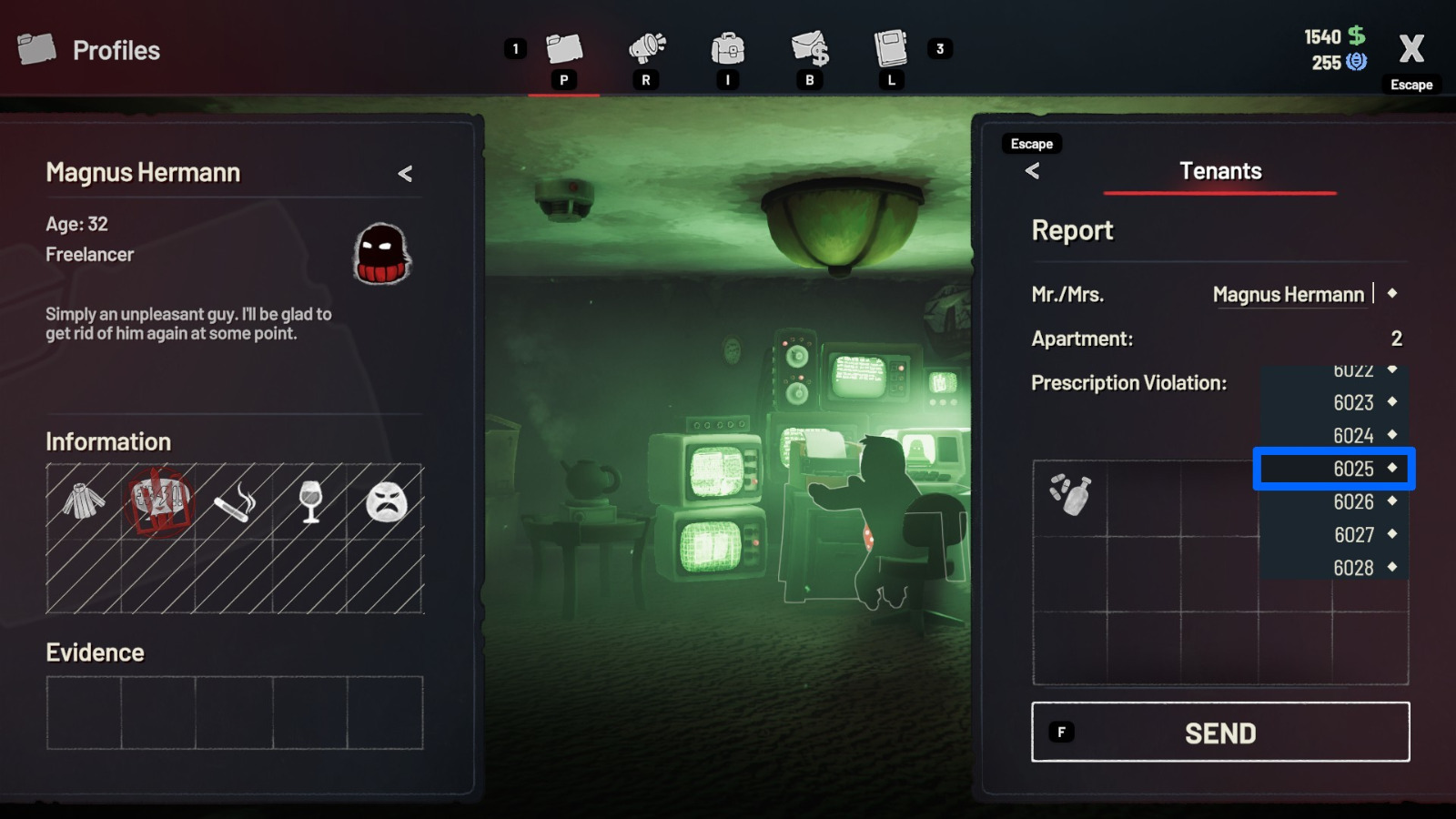Go back with the Tenants panel arrow
Screen dimensions: 1456x819
tap(1033, 171)
